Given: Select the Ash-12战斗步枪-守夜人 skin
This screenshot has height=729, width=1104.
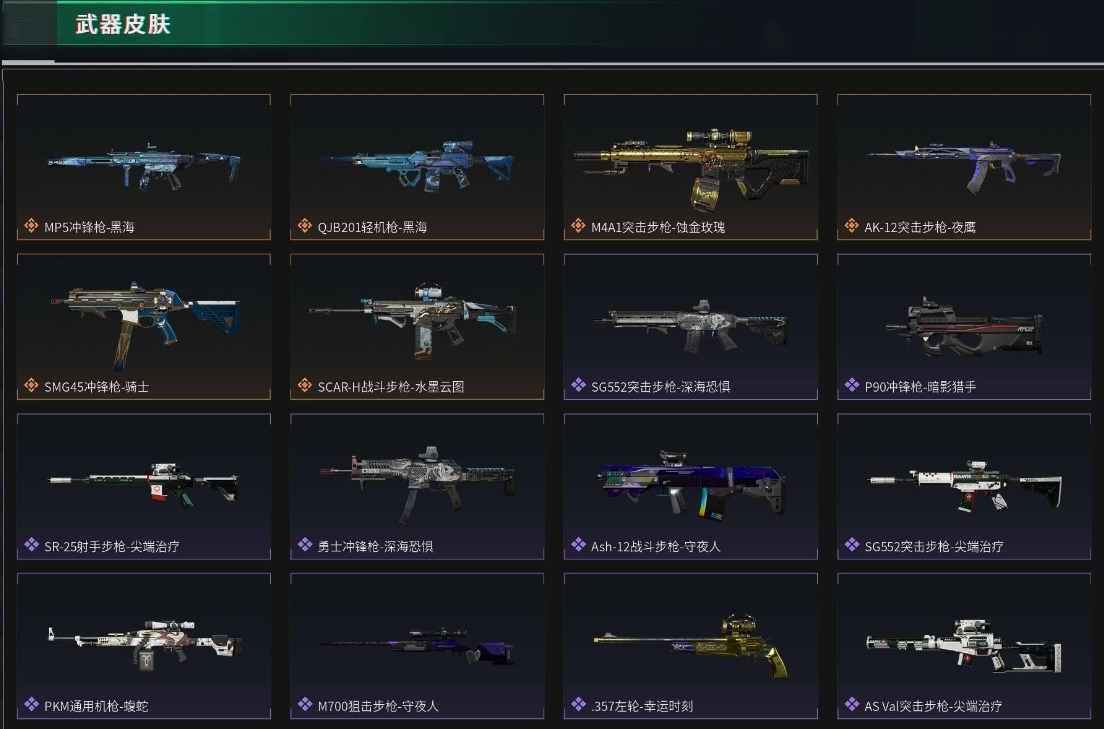Looking at the screenshot, I should (691, 486).
